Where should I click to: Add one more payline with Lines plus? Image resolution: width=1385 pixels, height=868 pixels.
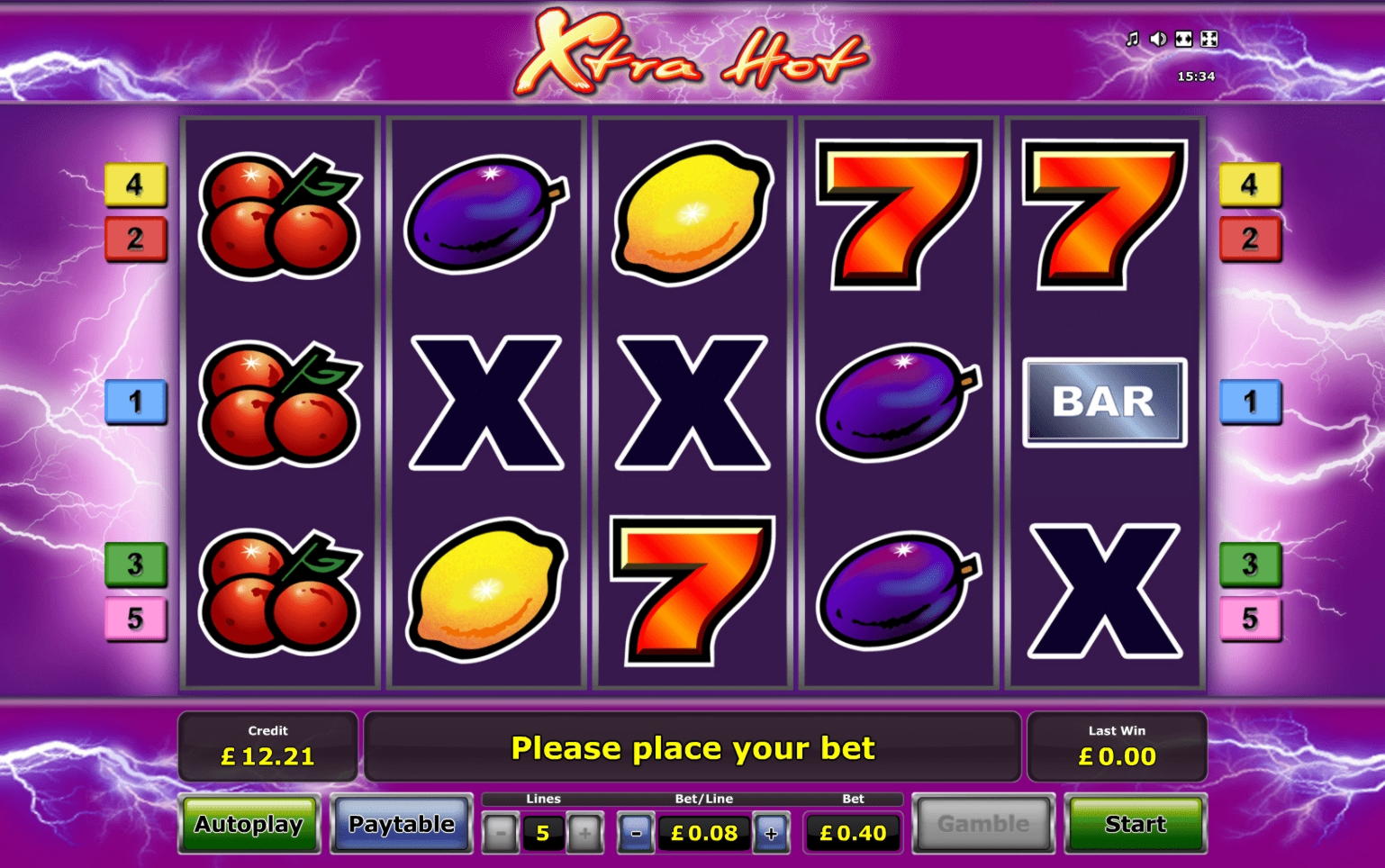584,833
